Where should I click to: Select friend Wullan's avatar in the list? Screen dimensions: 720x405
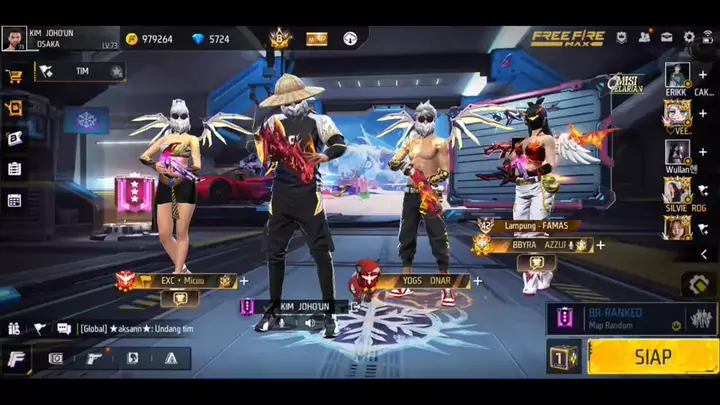(x=677, y=152)
